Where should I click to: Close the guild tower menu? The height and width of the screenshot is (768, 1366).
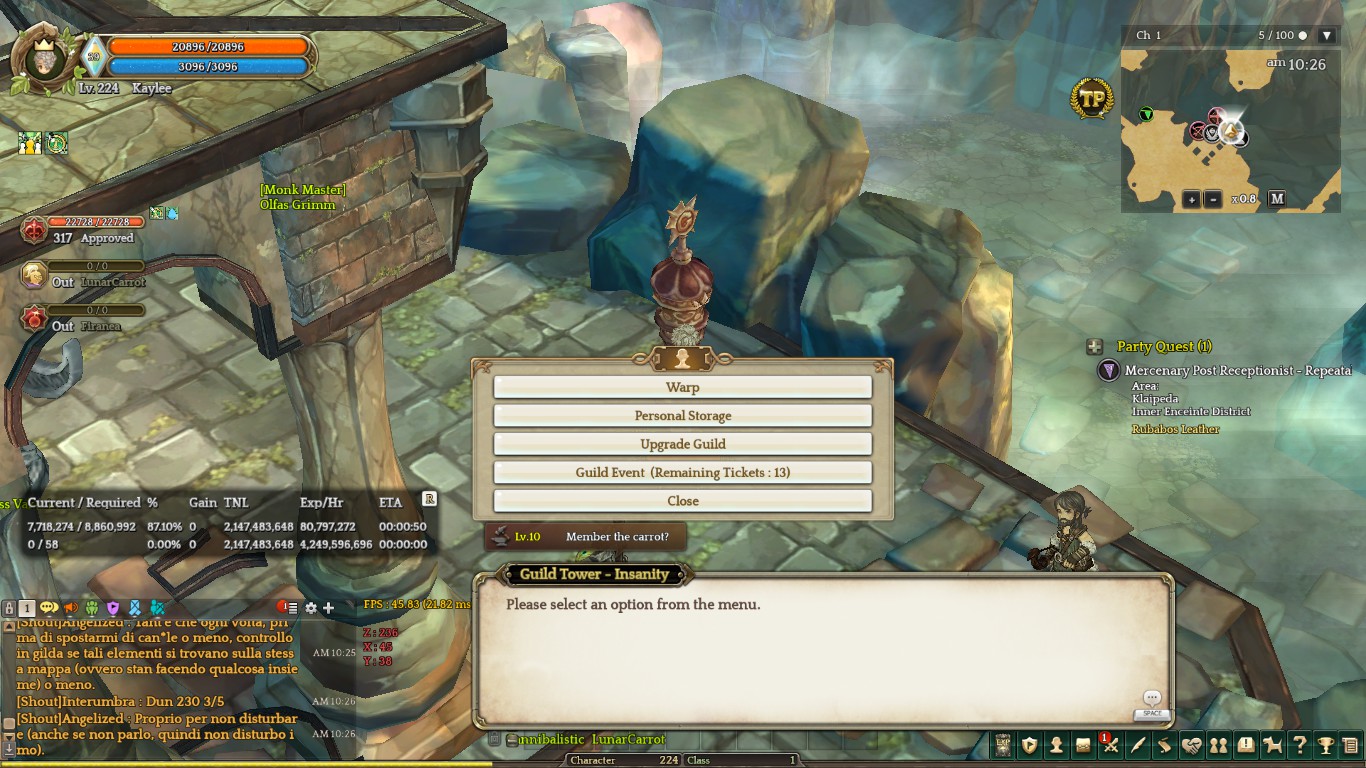point(682,501)
